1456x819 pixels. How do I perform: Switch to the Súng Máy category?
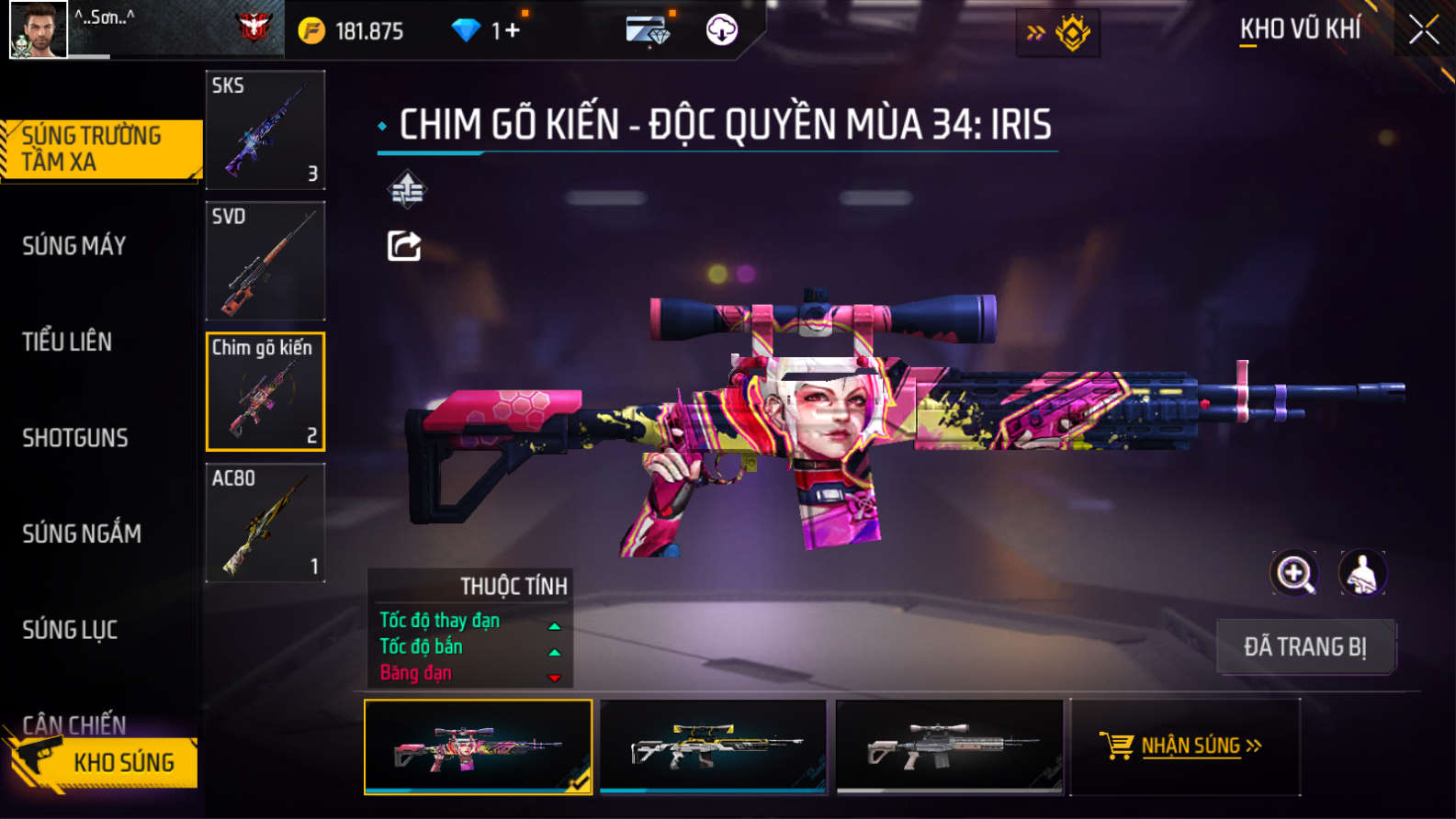click(x=74, y=246)
